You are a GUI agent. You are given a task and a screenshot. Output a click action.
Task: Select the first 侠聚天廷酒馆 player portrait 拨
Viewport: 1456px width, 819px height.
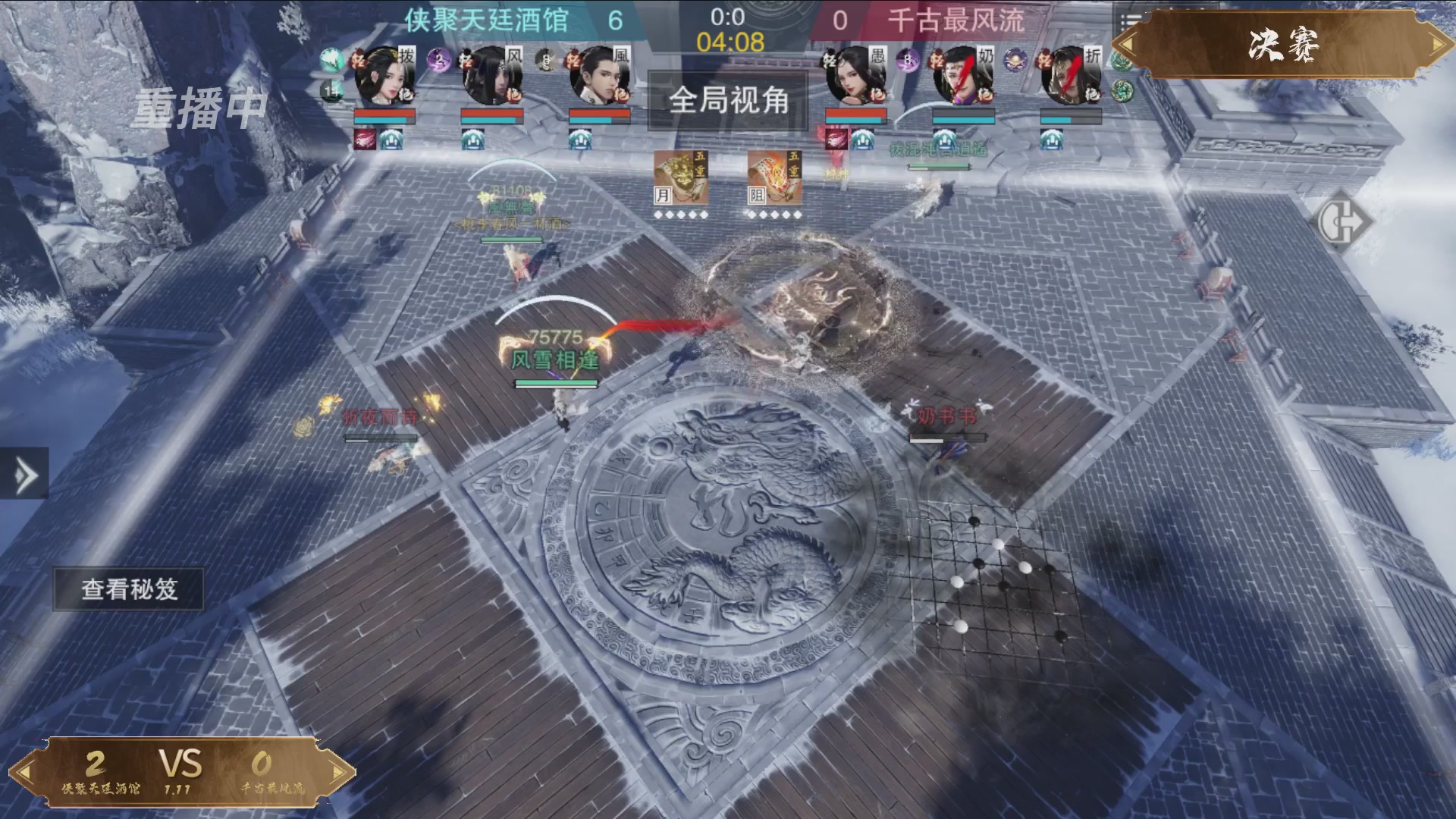384,74
